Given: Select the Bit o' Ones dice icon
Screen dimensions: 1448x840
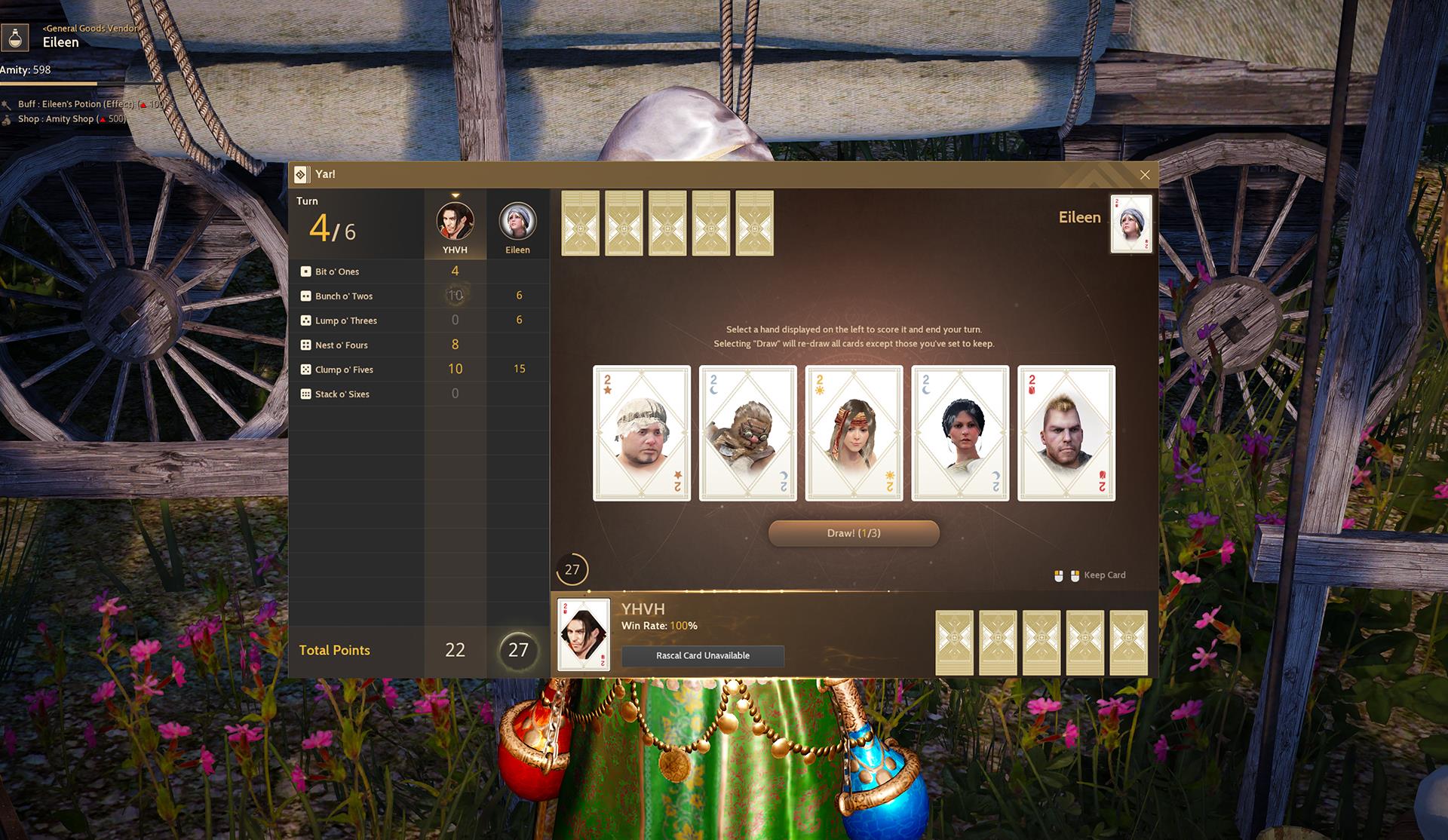Looking at the screenshot, I should click(x=306, y=271).
